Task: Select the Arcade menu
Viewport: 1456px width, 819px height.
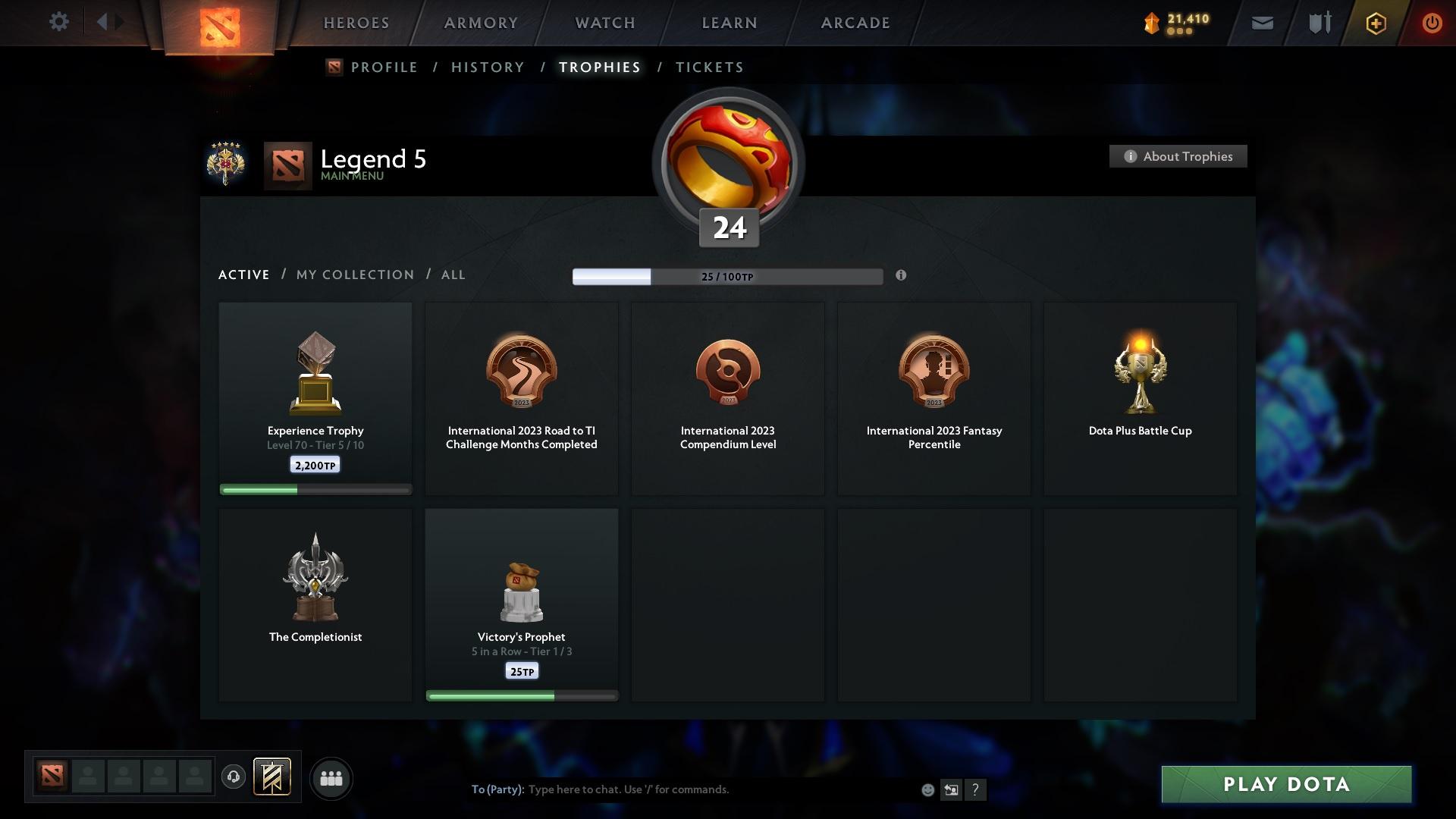Action: (855, 23)
